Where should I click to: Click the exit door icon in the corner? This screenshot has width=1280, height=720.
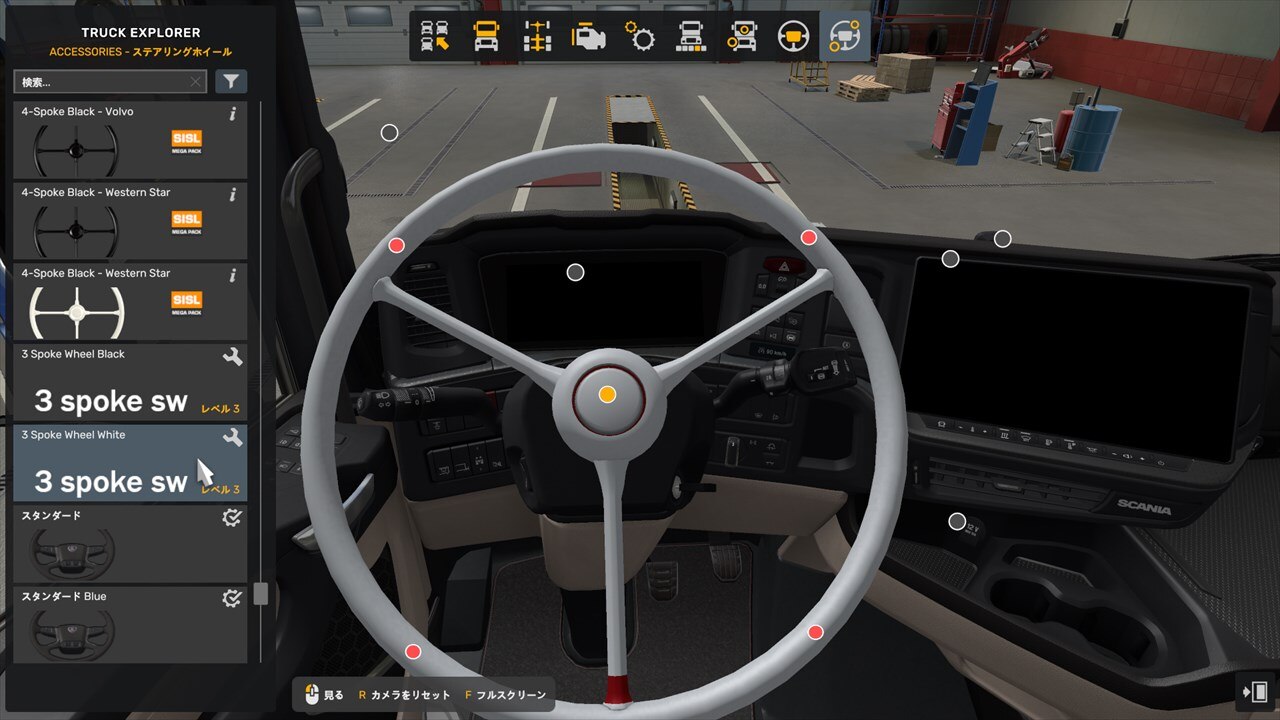coord(1255,692)
